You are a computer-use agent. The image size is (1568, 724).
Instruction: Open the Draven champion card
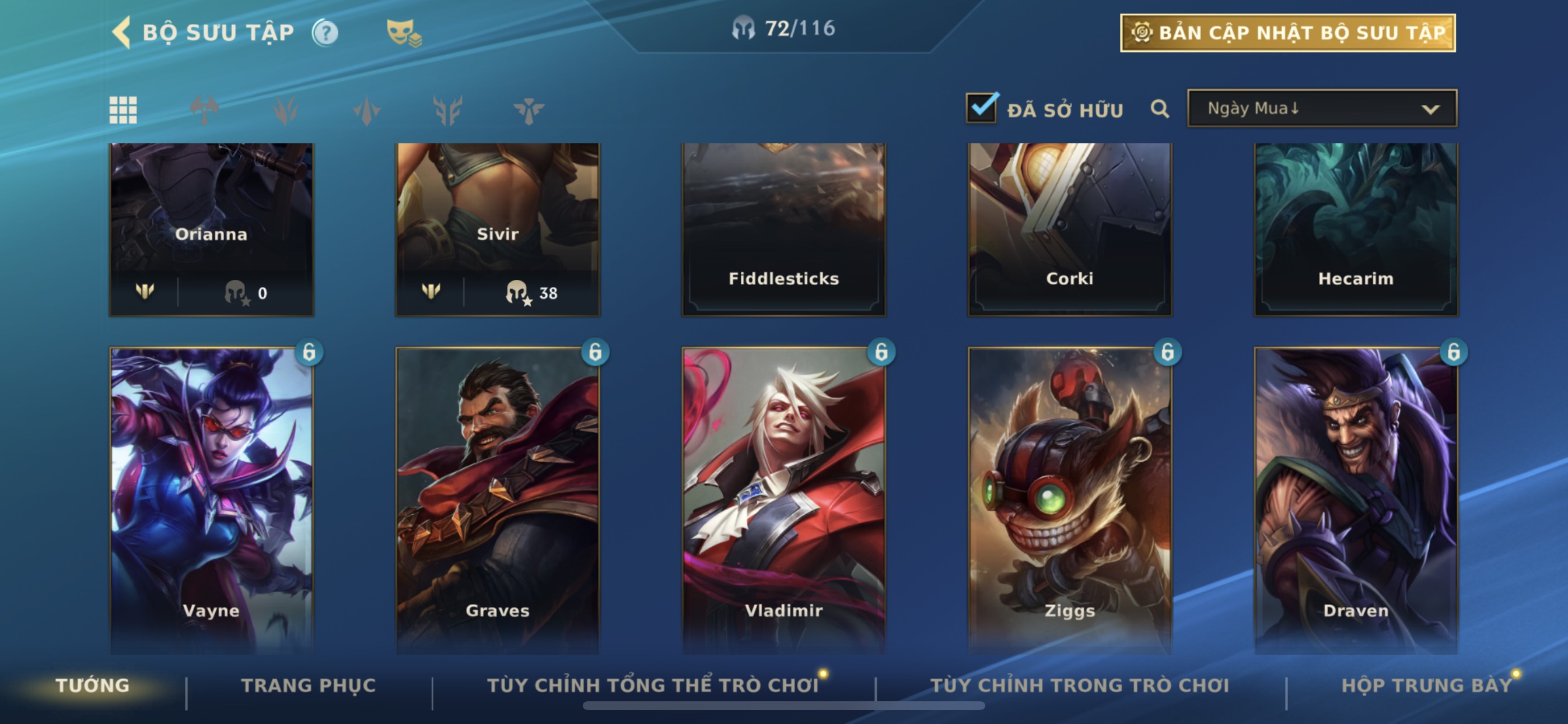[1356, 499]
